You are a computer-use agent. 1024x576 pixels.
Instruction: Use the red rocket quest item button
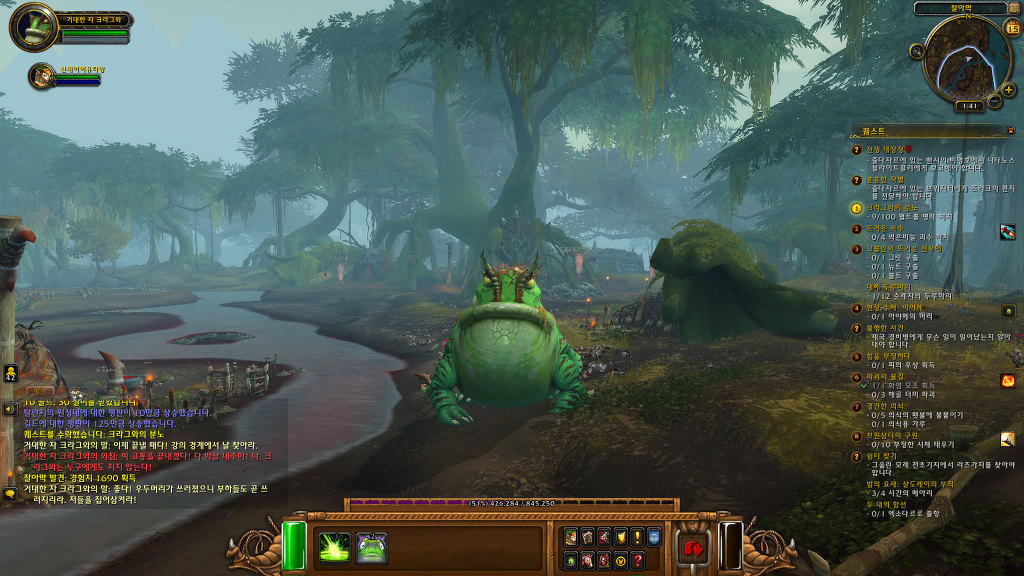click(x=1007, y=231)
